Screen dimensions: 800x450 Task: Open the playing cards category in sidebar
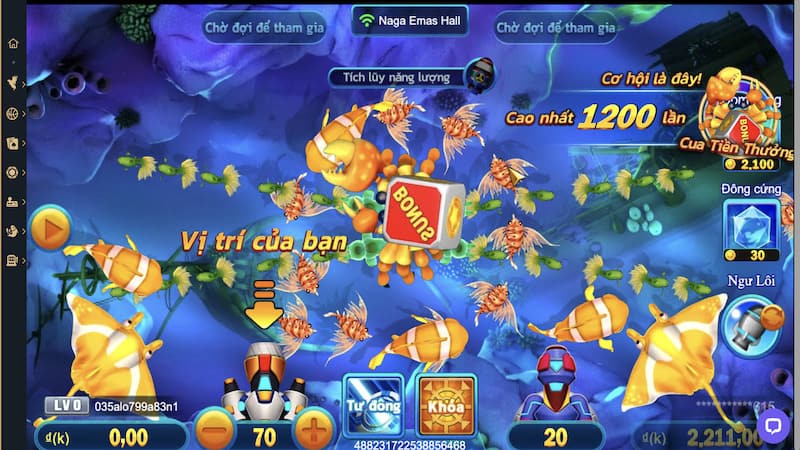pyautogui.click(x=13, y=142)
